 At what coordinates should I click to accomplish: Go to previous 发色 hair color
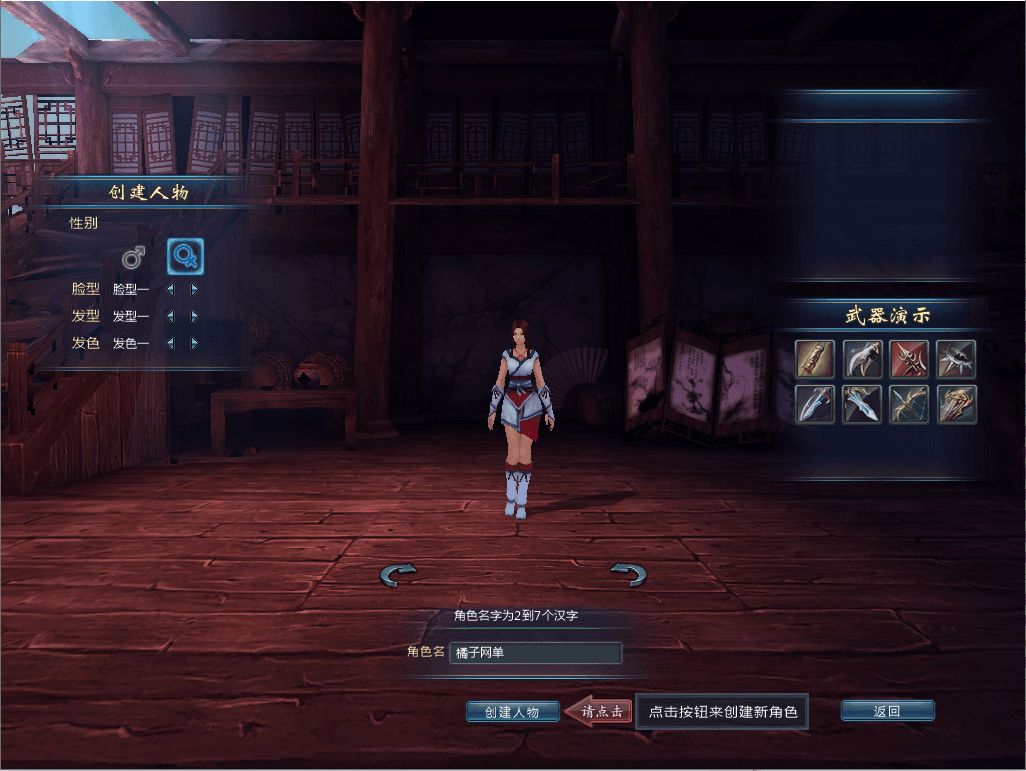click(x=170, y=344)
